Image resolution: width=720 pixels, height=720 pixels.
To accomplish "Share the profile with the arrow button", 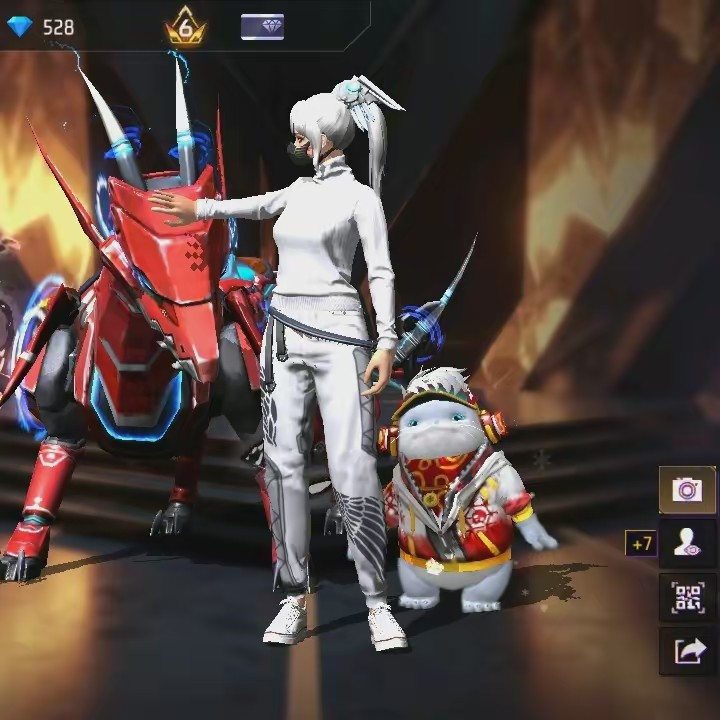I will [687, 652].
